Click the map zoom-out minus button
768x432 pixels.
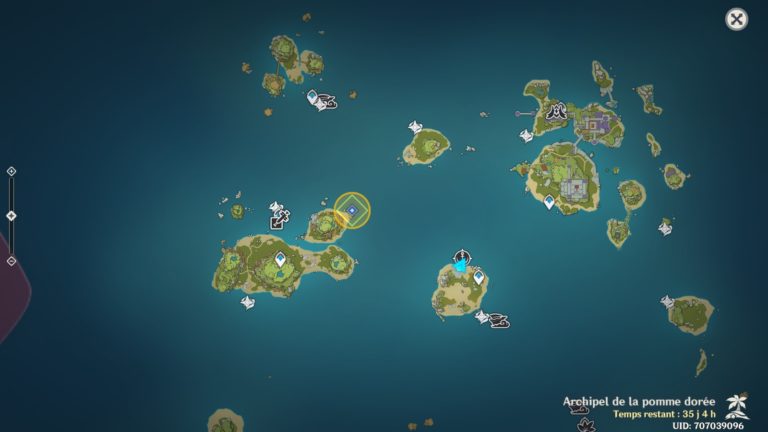tap(11, 261)
